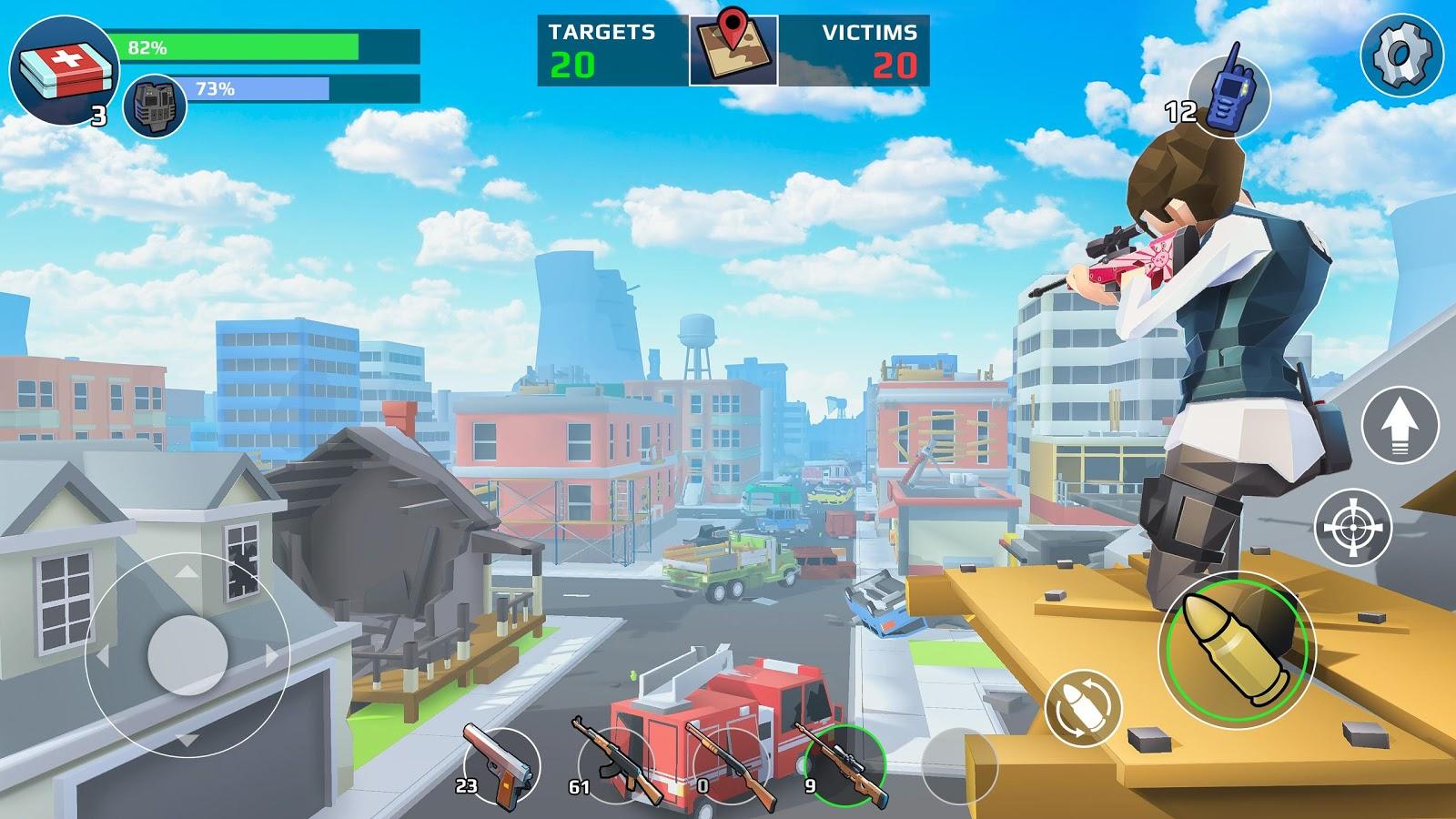Screen dimensions: 1456x819
Task: Open the map with the pin icon
Action: coord(733,50)
